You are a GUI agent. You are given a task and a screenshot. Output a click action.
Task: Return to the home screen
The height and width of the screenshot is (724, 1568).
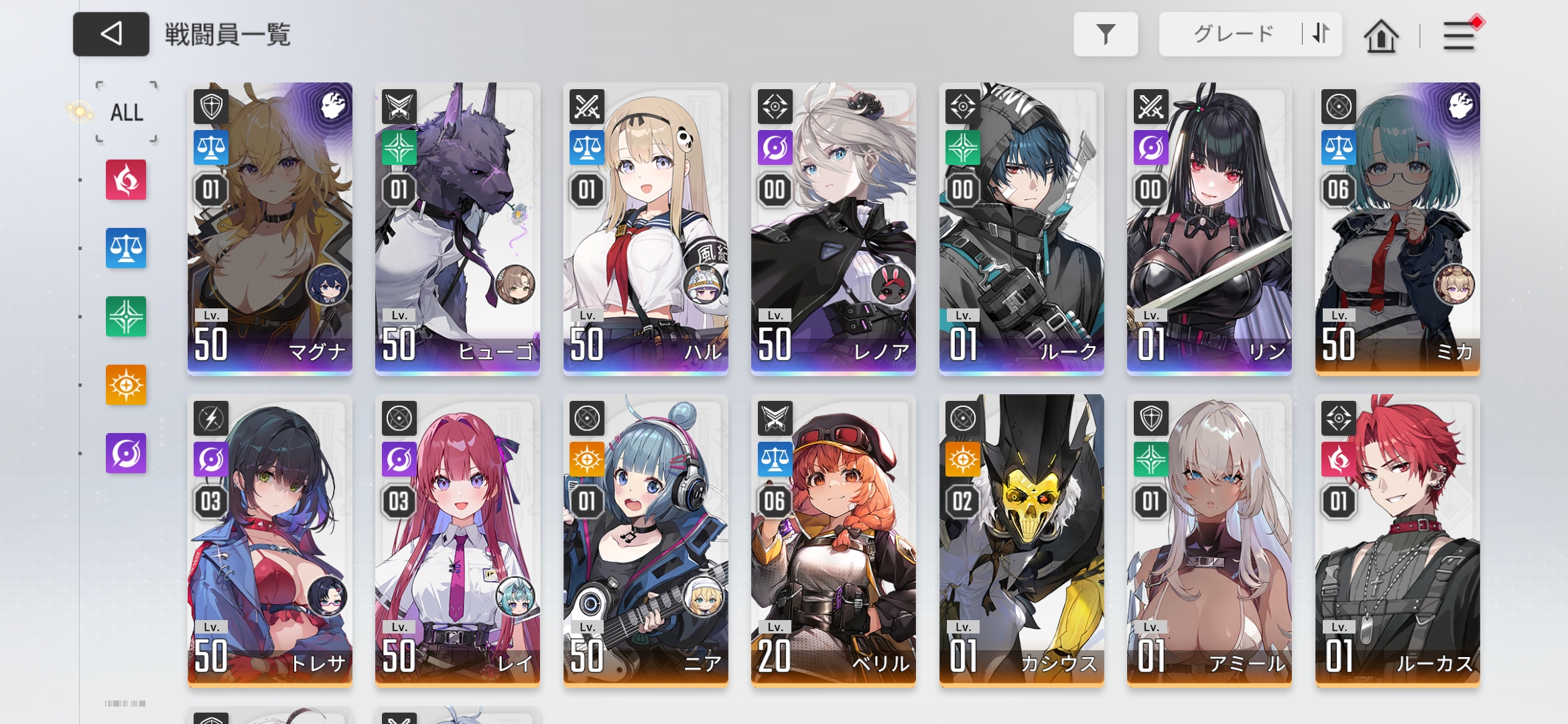coord(1381,36)
